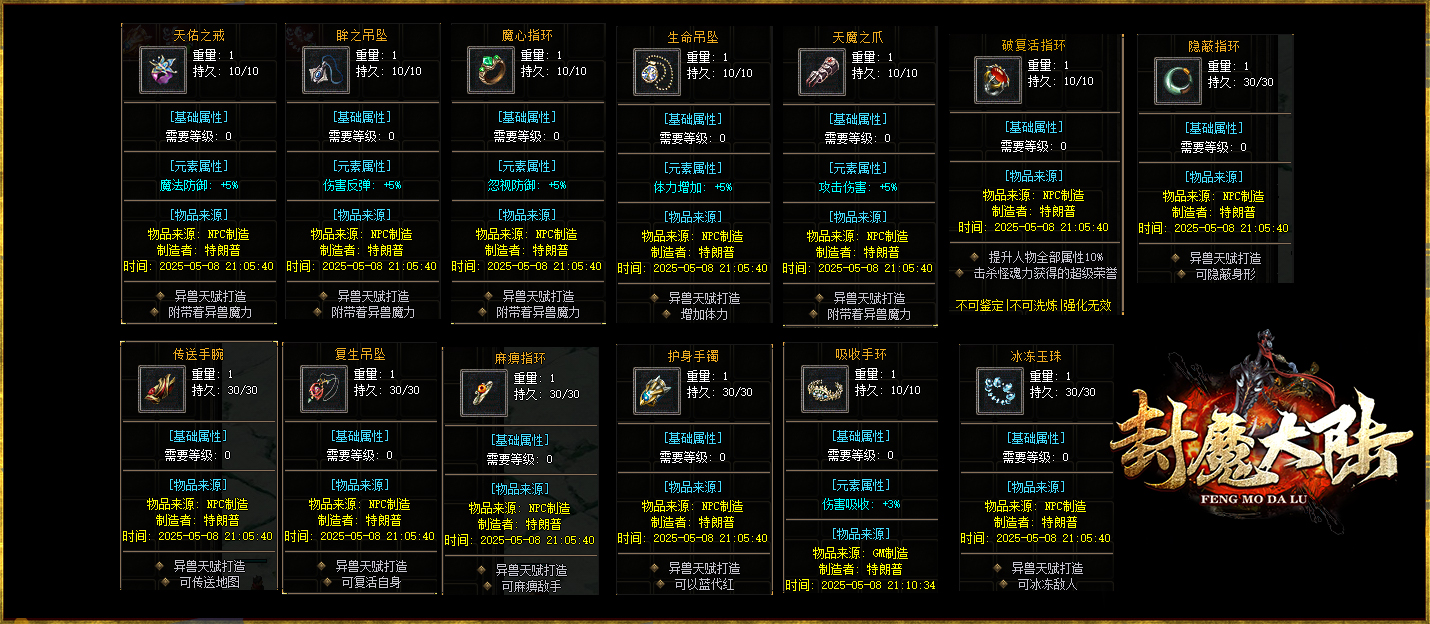Screen dimensions: 1430x624
Task: Choose the 麻痹指环 ring icon
Action: 484,393
